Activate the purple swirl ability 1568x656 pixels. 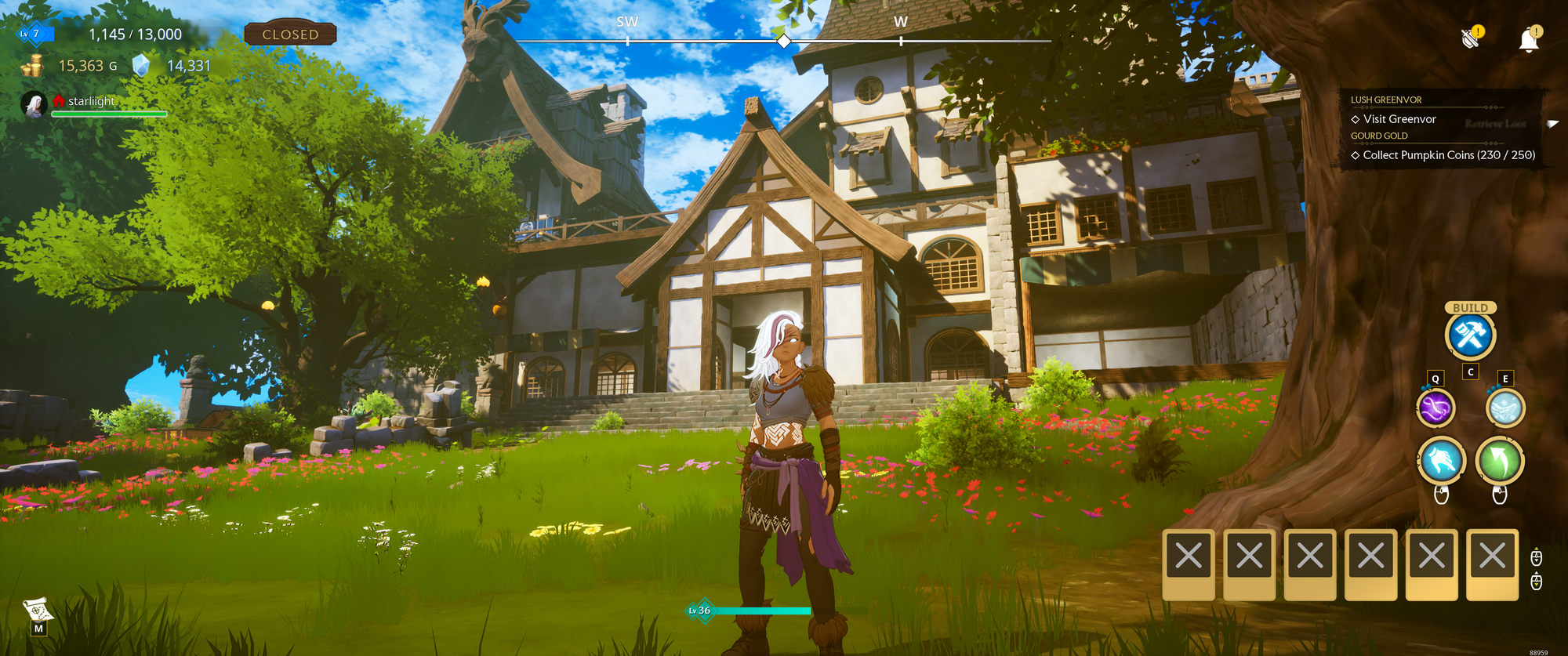point(1436,408)
